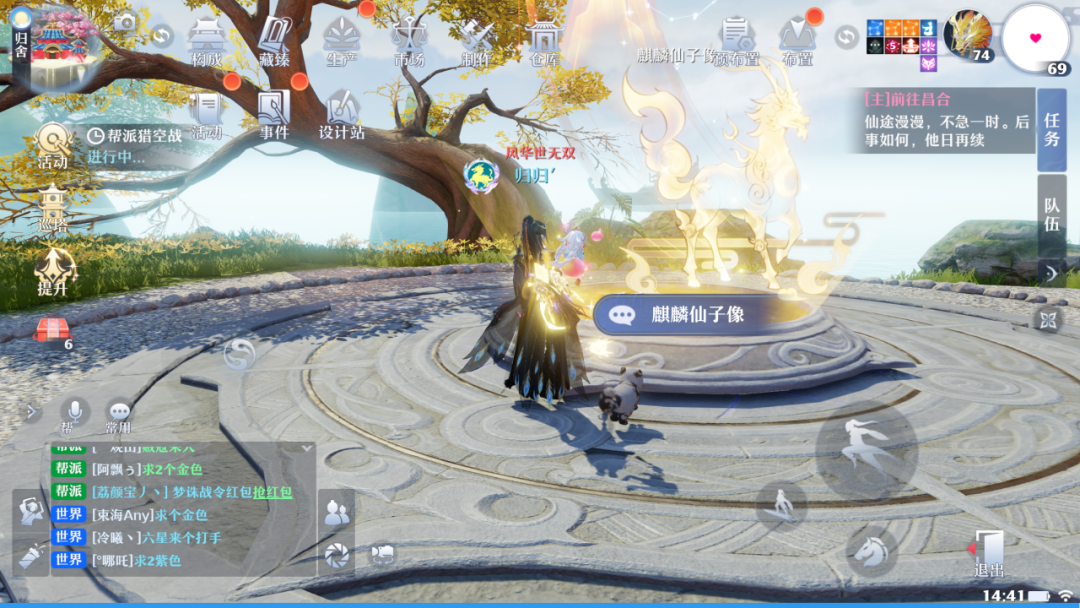Switch to the 任务 quest tab
Screen dimensions: 1080x608
click(1051, 130)
